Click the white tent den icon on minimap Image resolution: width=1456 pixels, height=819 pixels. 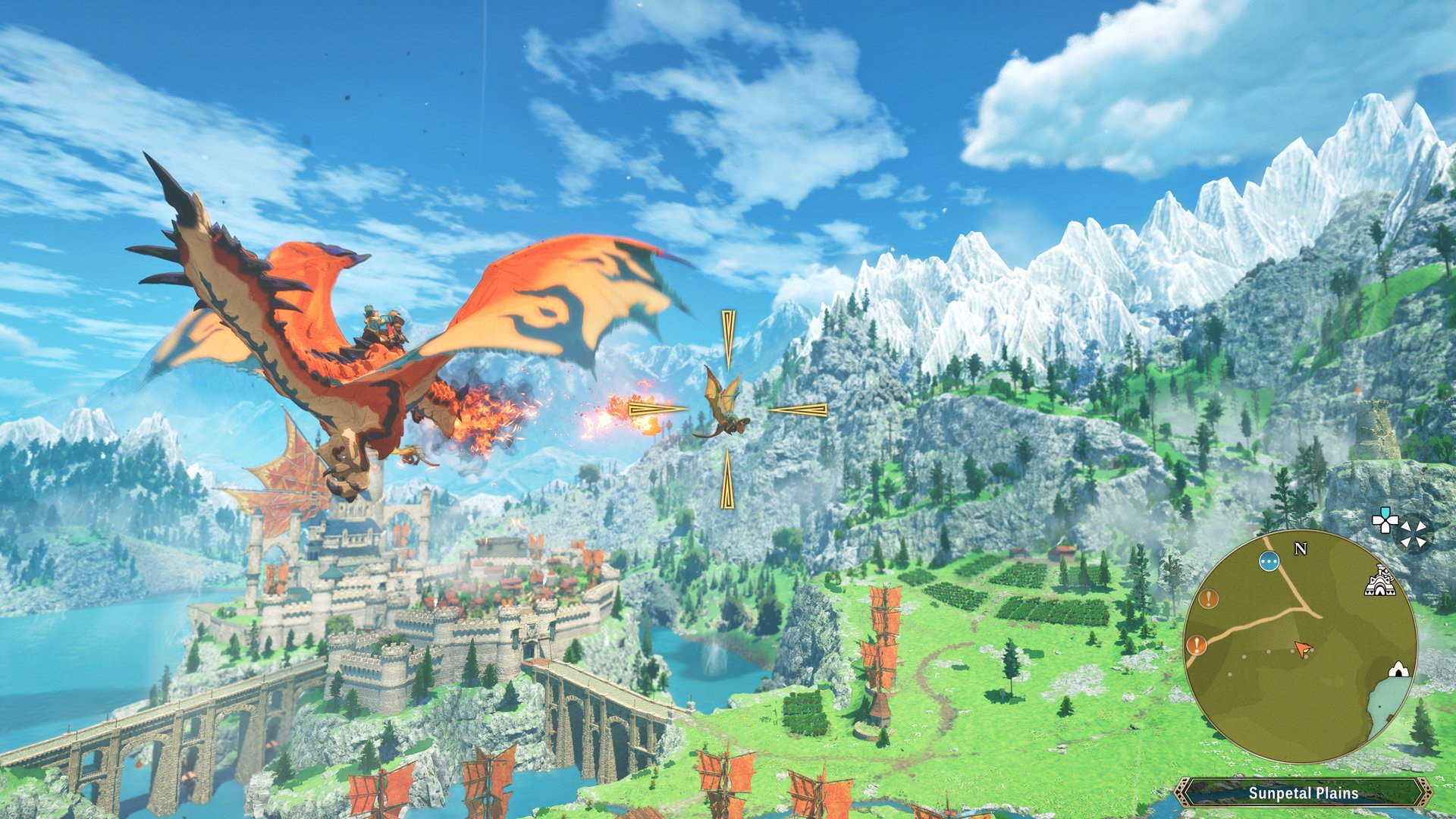point(1398,670)
